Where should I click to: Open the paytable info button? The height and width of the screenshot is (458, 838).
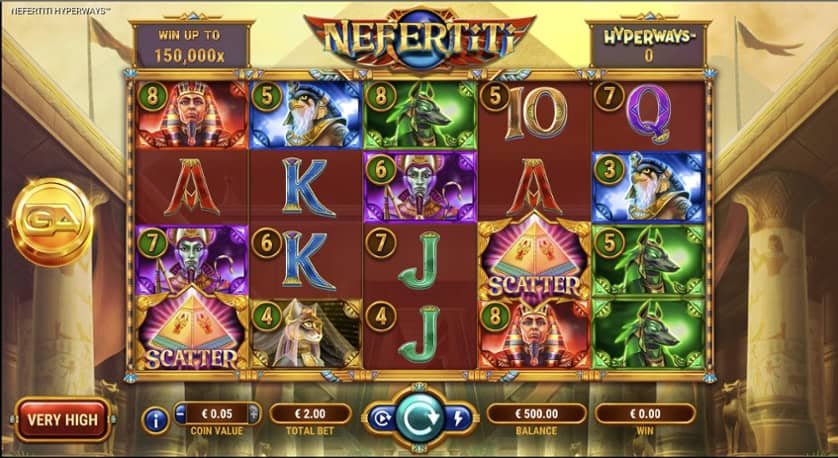(155, 420)
